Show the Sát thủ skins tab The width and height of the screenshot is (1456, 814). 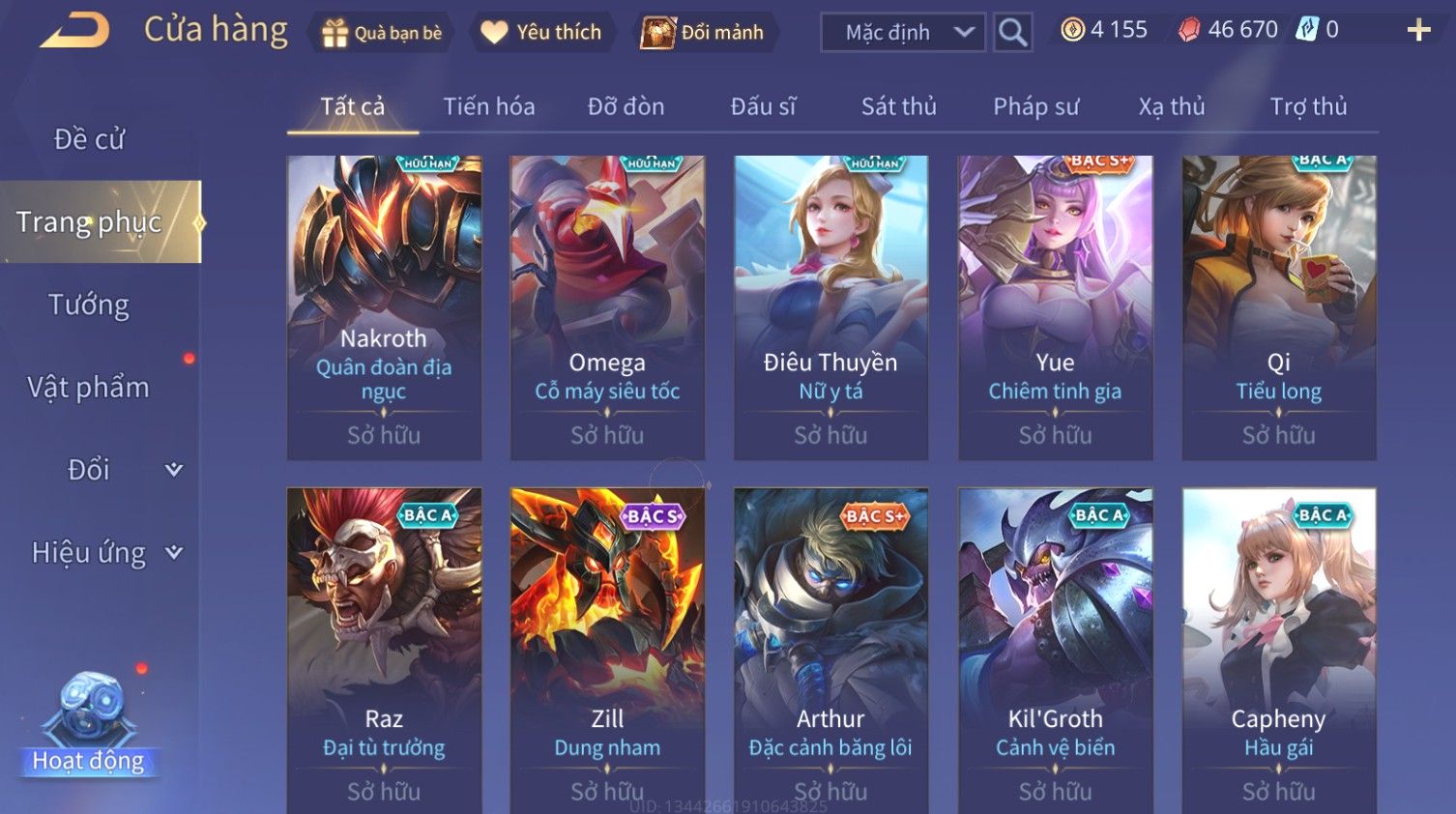tap(898, 106)
